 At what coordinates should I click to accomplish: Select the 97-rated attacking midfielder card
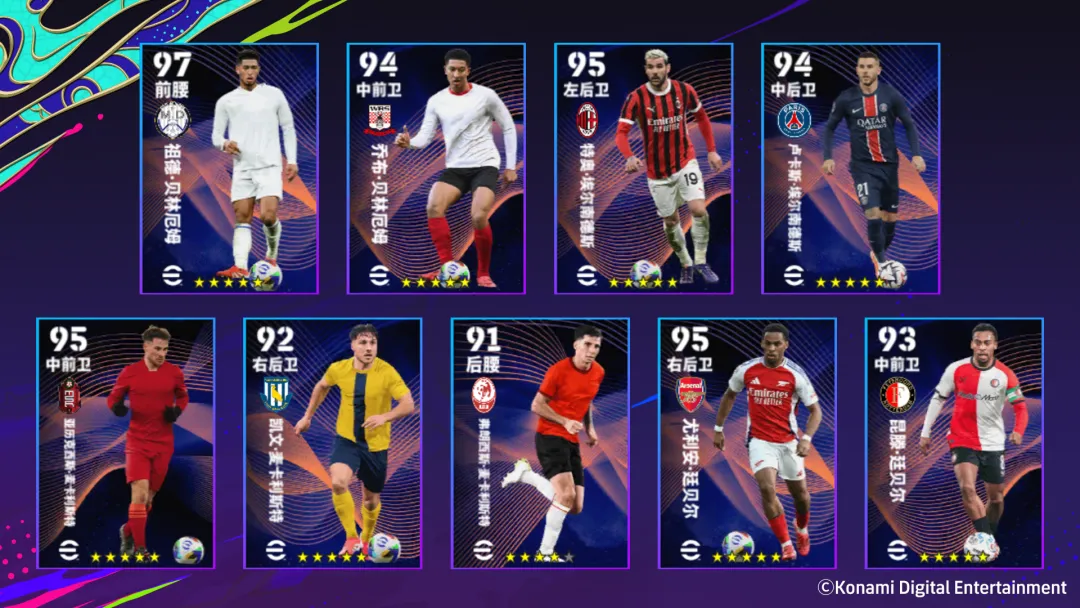(x=229, y=168)
